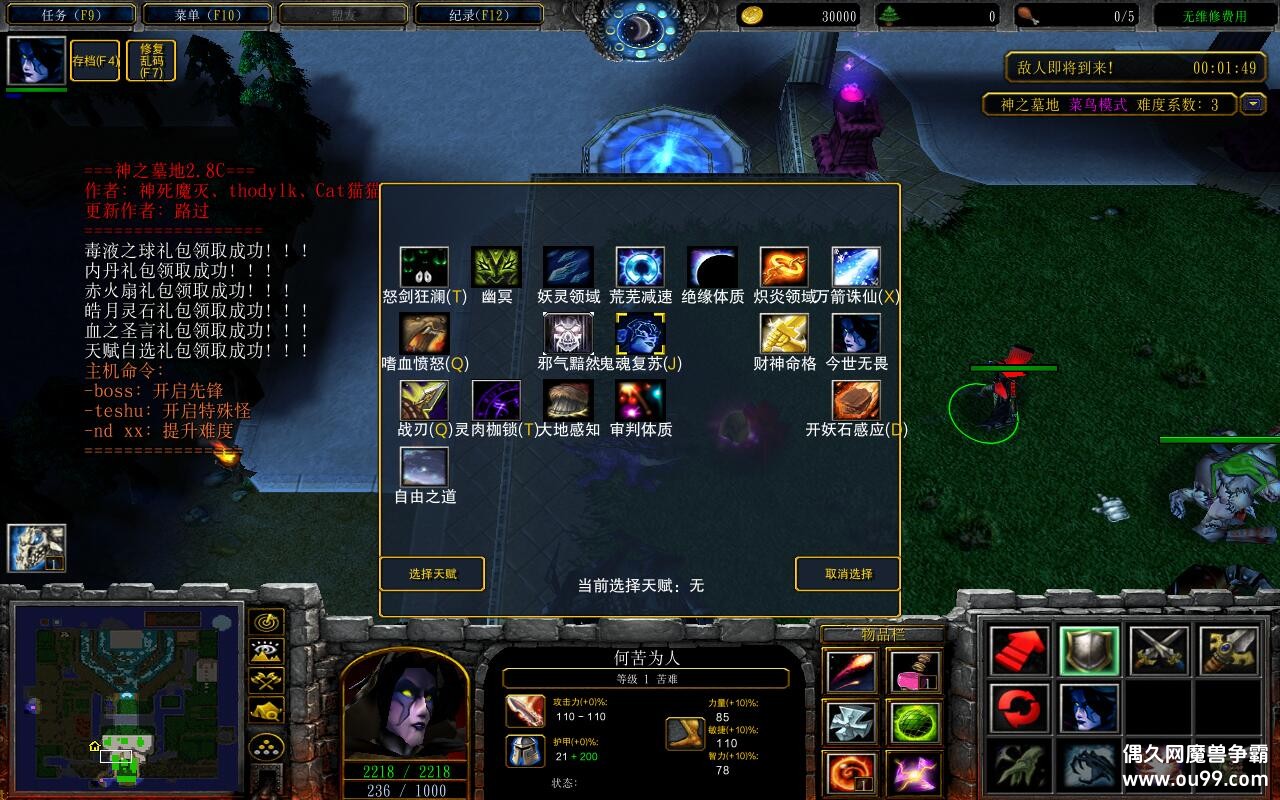This screenshot has height=800, width=1280.
Task: Open the 纪录 (F12) log
Action: coord(479,15)
